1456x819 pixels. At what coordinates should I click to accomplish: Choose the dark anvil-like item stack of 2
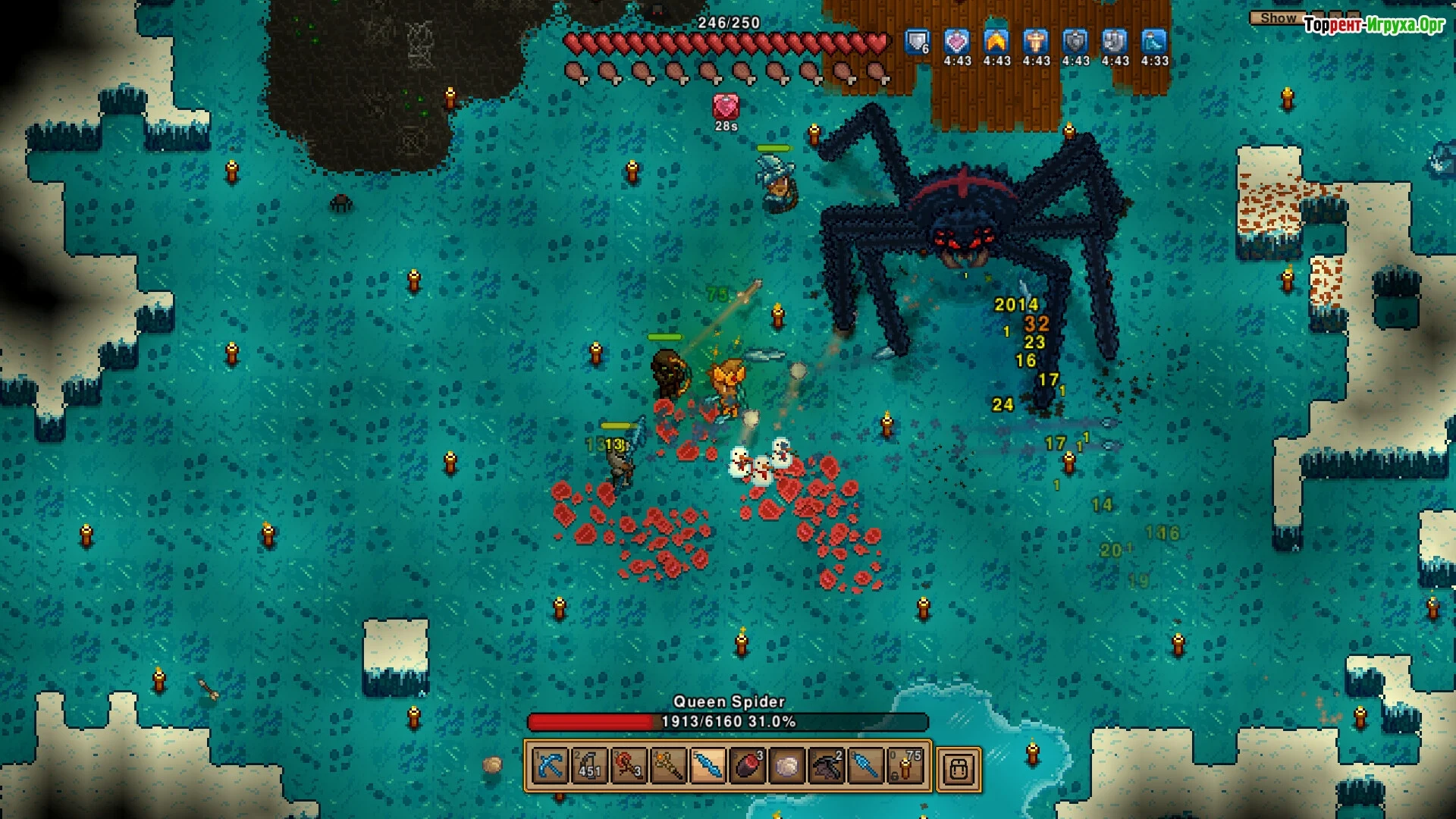coord(826,767)
